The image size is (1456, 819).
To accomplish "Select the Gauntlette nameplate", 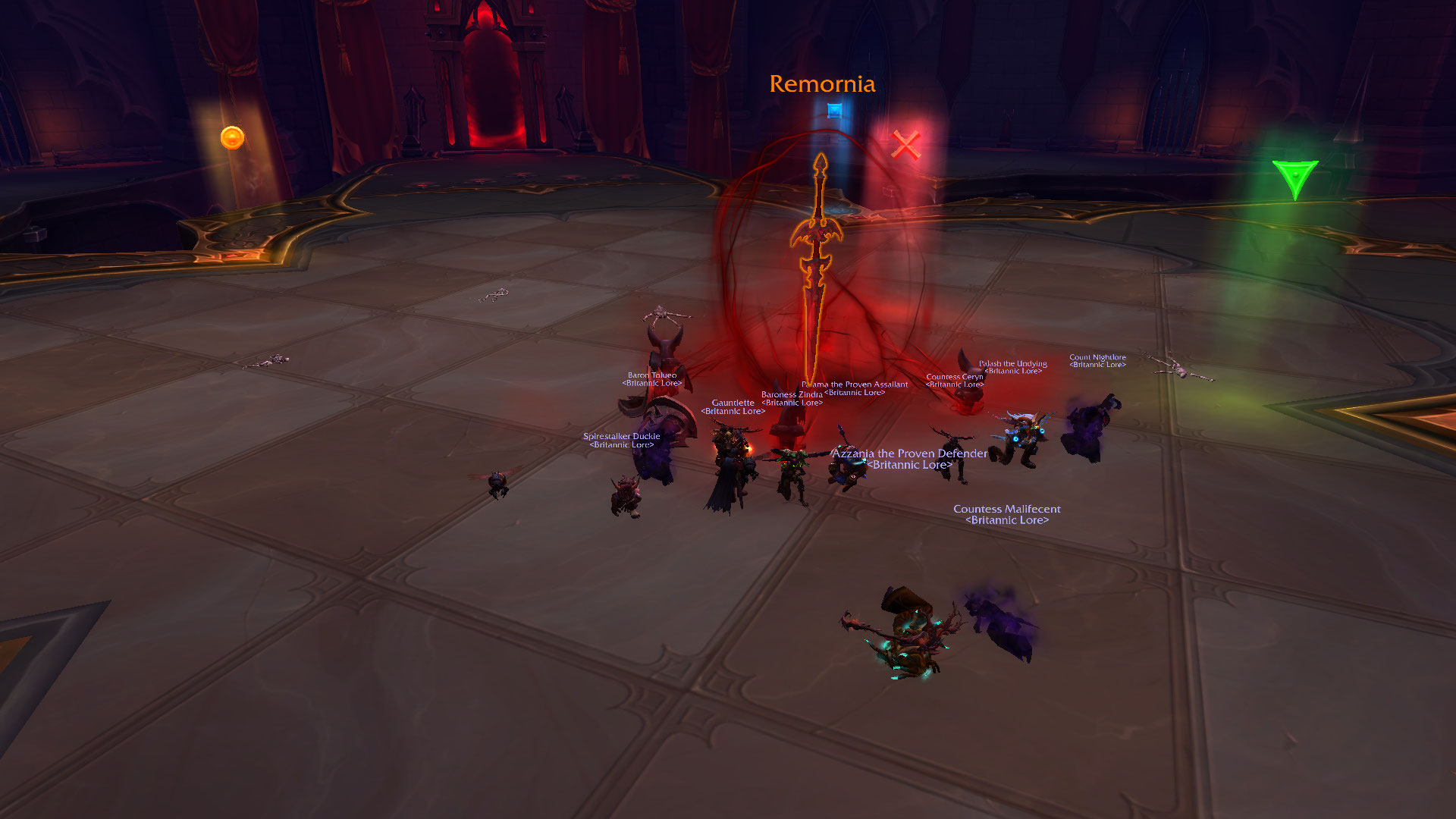I will 733,403.
